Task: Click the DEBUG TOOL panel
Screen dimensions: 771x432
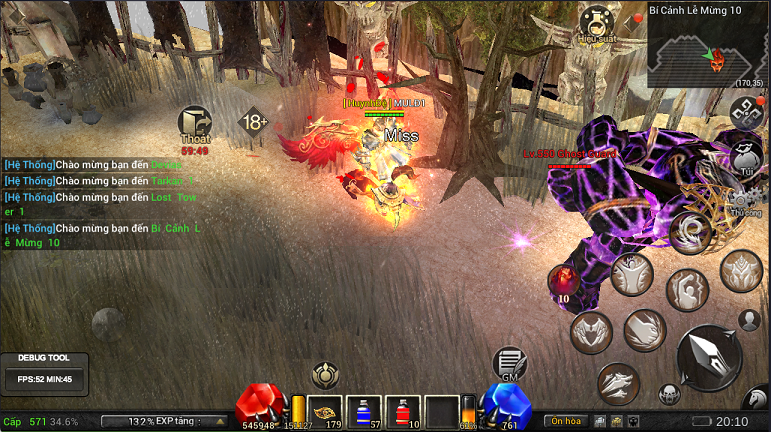Action: pos(45,372)
